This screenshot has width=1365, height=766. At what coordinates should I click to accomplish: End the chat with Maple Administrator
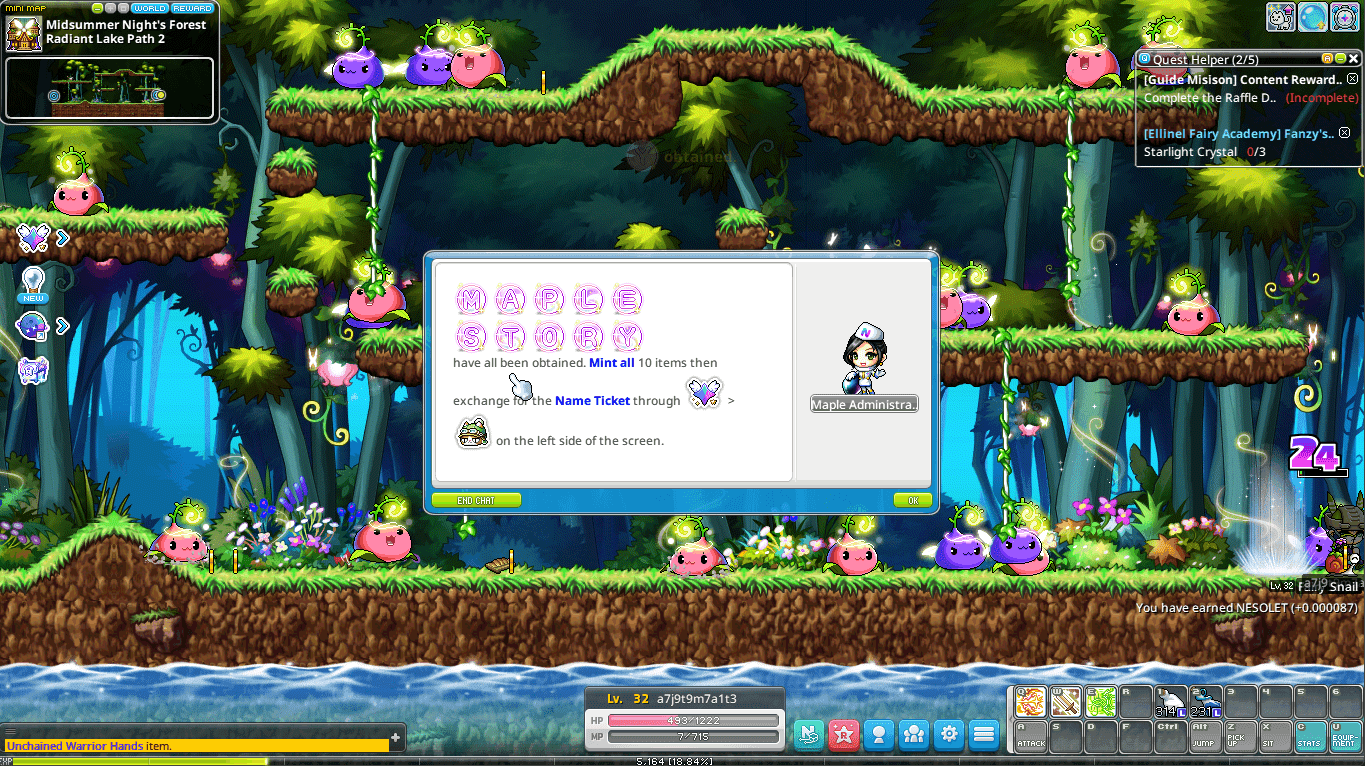(x=476, y=500)
